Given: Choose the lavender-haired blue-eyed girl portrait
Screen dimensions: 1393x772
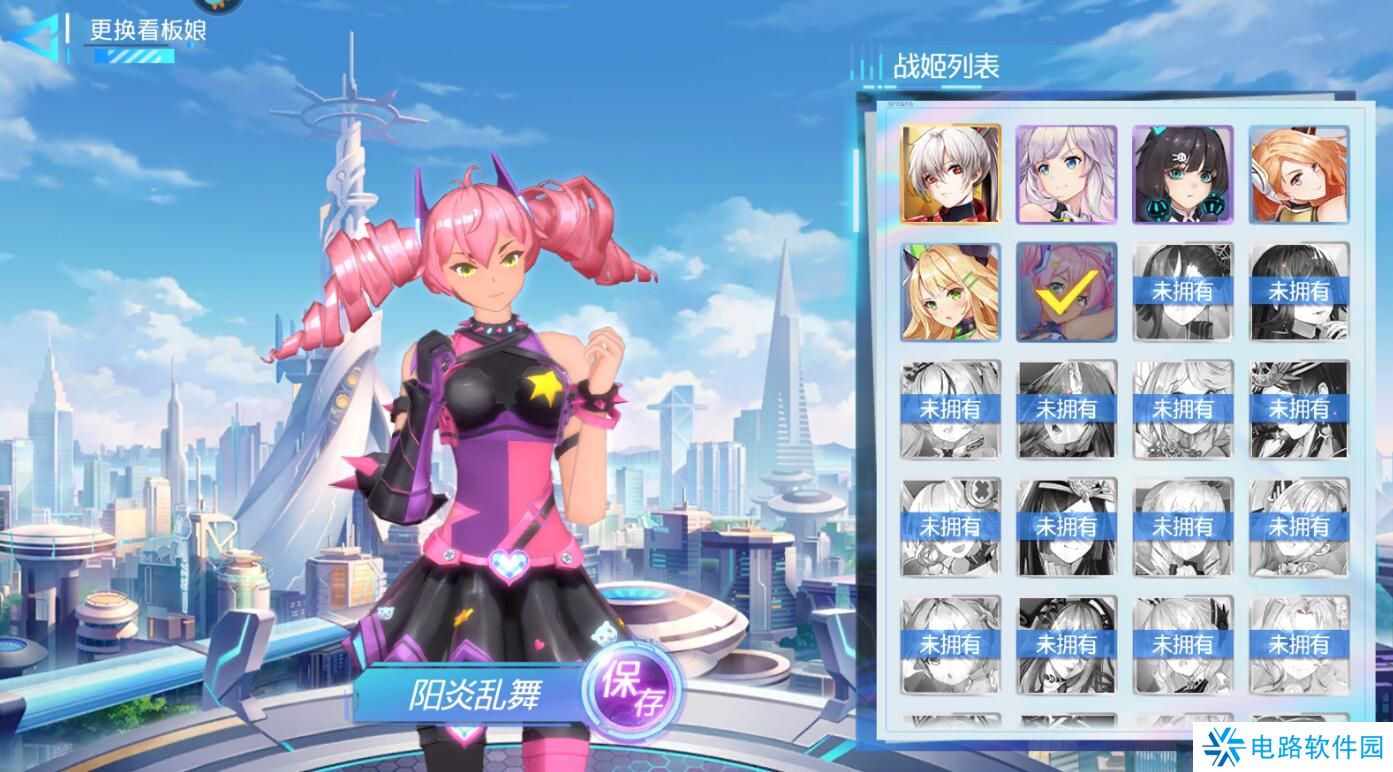Looking at the screenshot, I should click(x=1066, y=174).
